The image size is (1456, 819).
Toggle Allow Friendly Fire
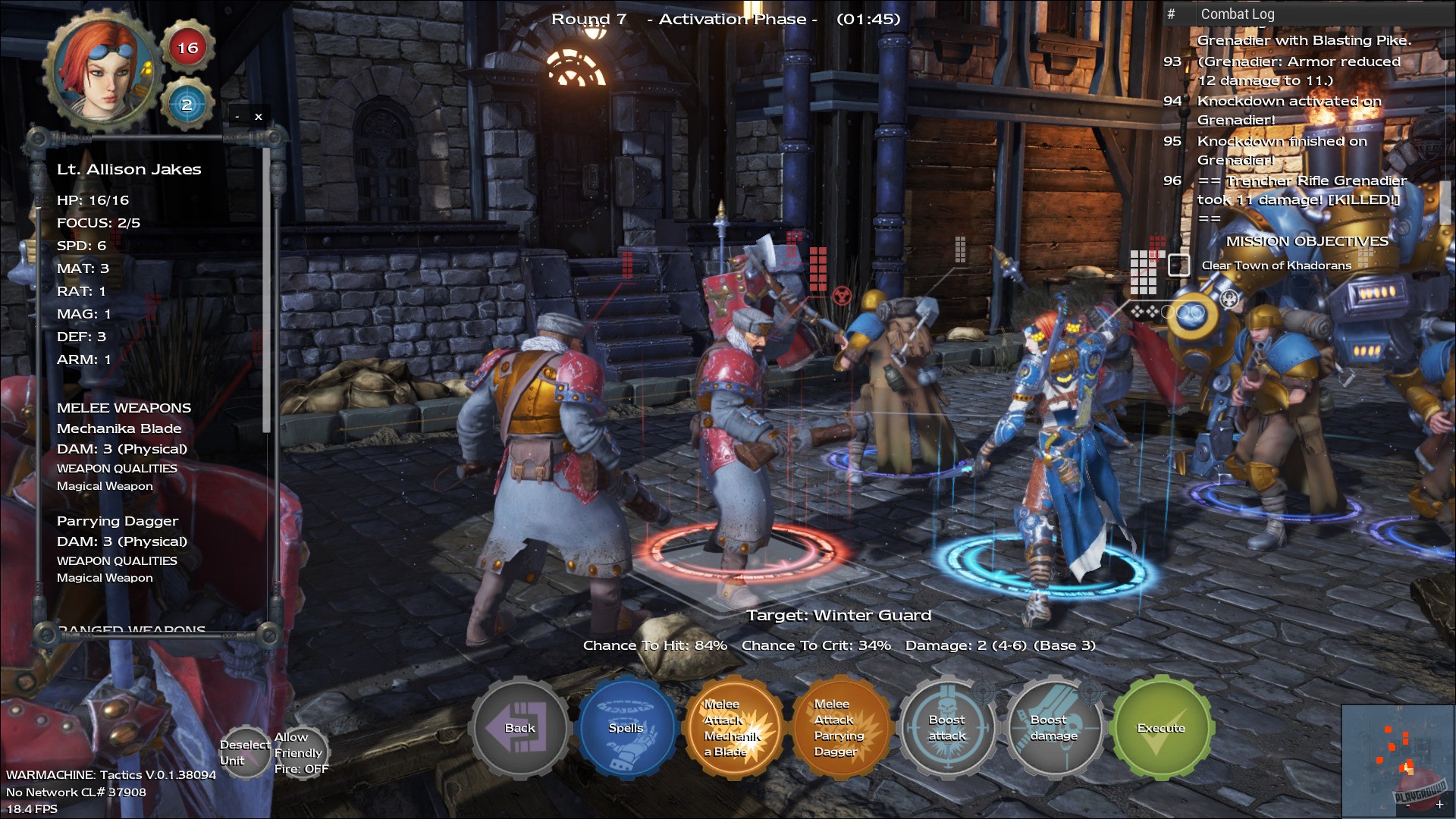click(301, 752)
